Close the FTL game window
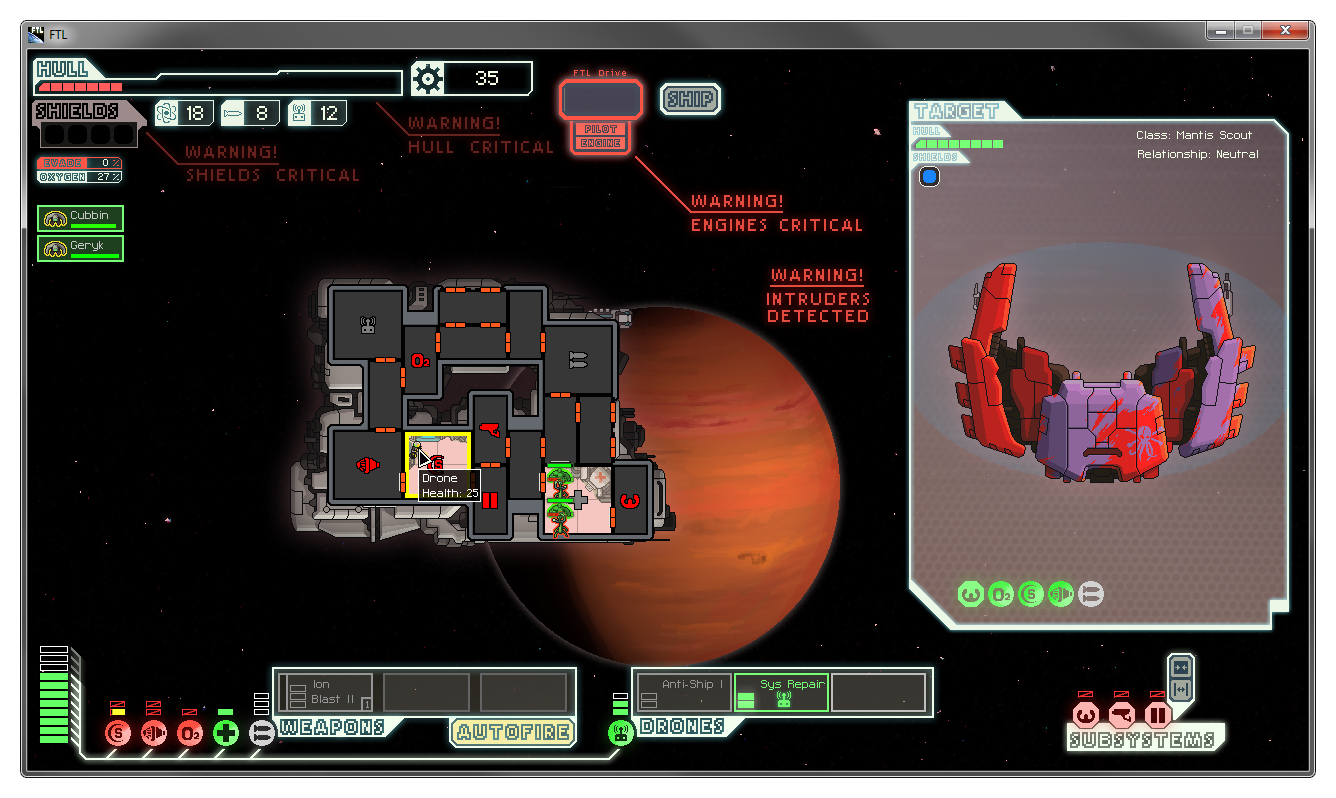 click(x=1289, y=31)
